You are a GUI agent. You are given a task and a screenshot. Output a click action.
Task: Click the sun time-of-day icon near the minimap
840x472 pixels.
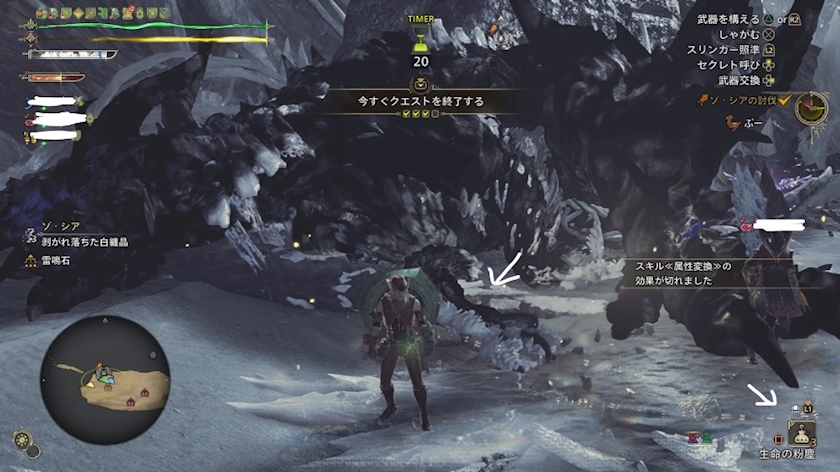coord(20,438)
